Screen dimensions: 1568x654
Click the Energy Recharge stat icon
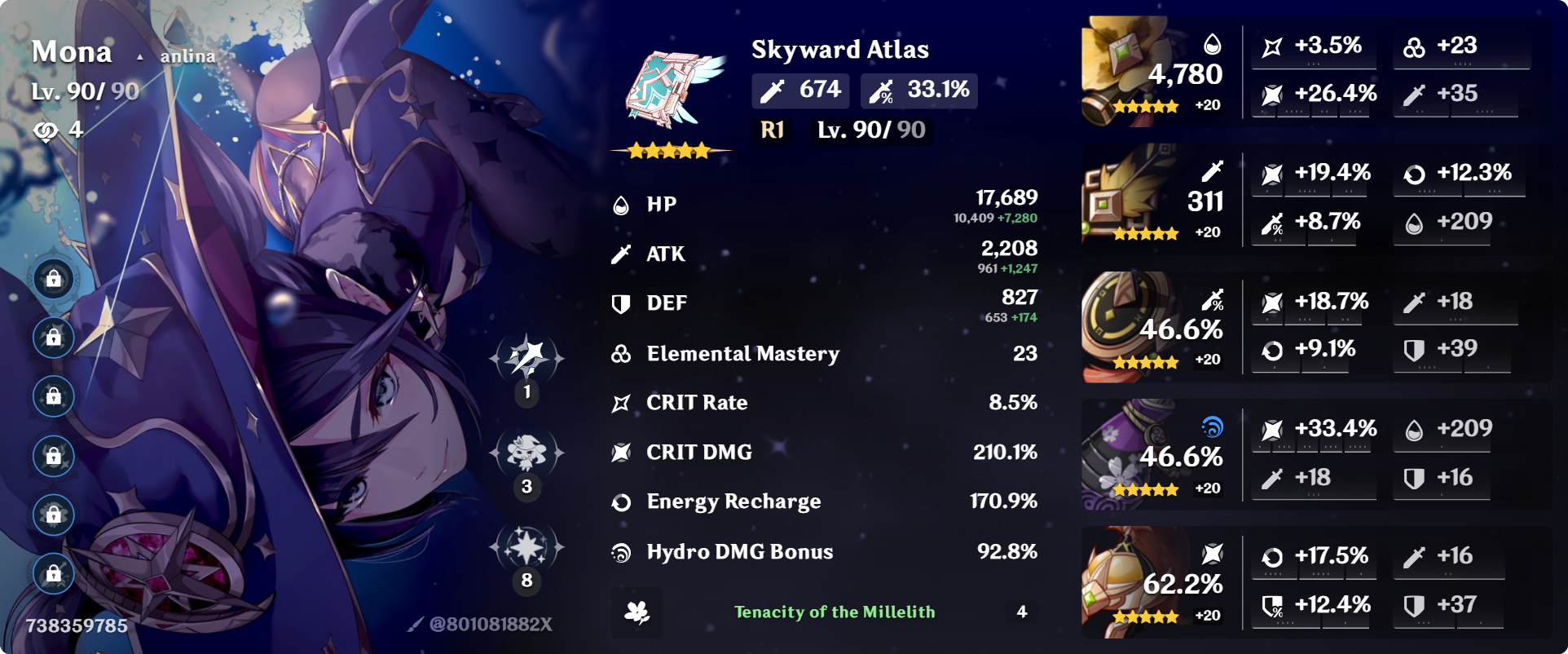(622, 502)
